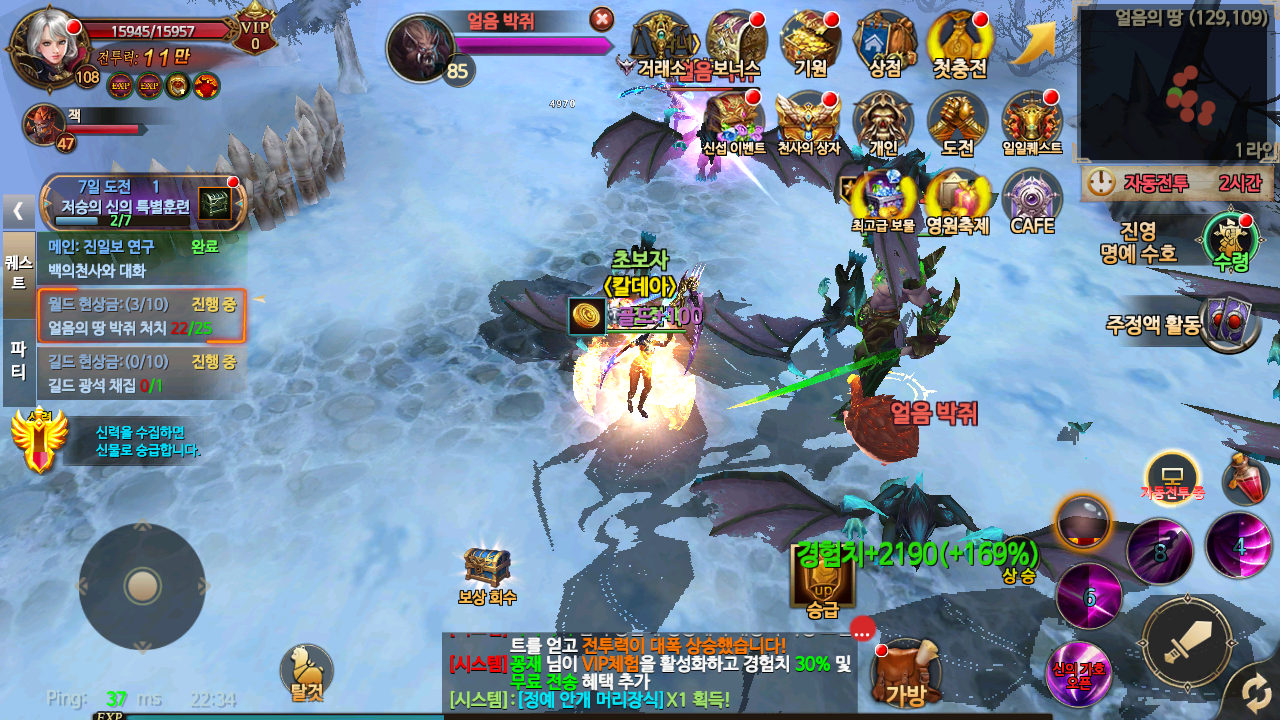Open the 기원 treasure menu

click(810, 43)
